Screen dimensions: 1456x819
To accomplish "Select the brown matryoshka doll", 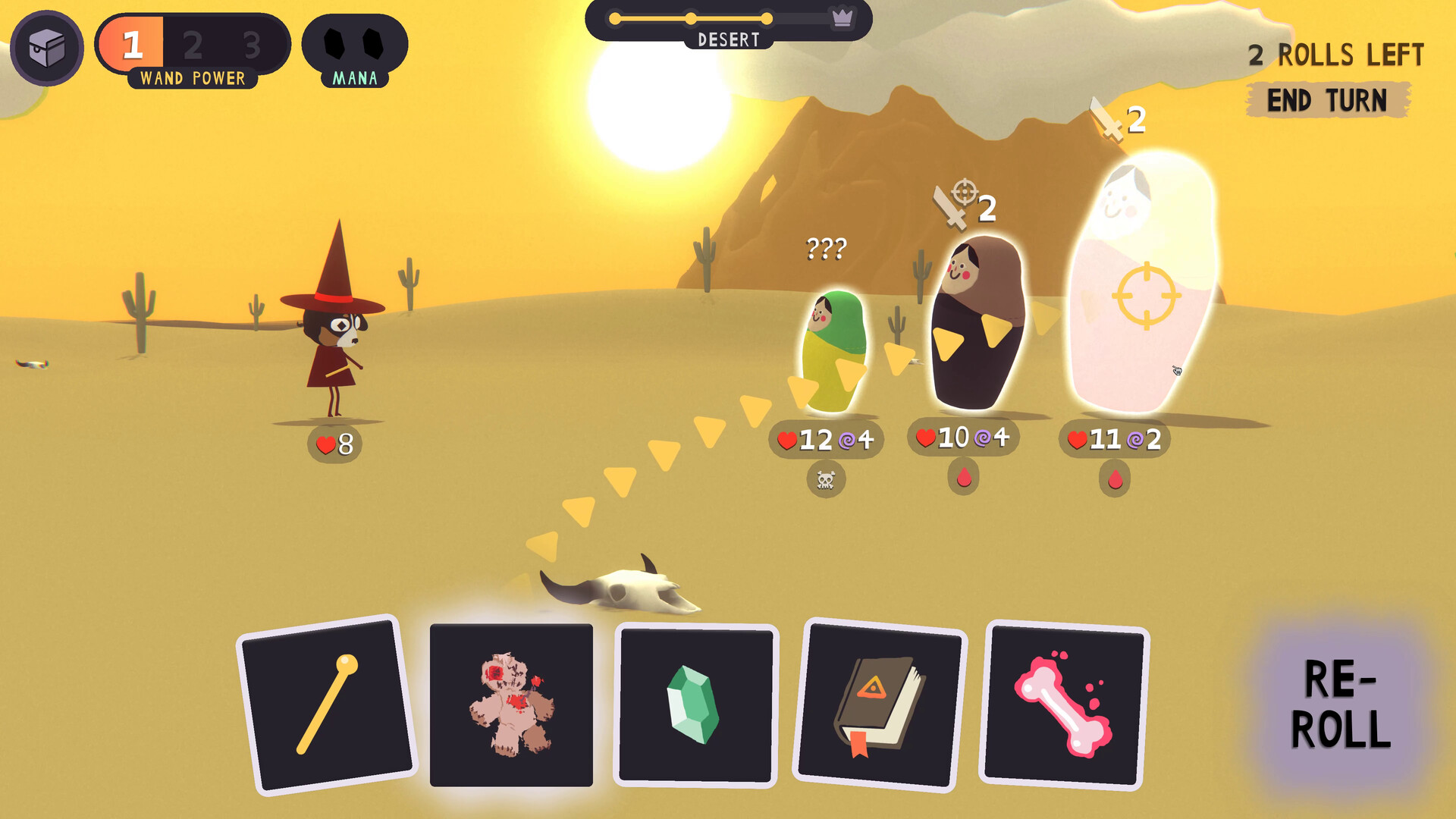I will [981, 326].
